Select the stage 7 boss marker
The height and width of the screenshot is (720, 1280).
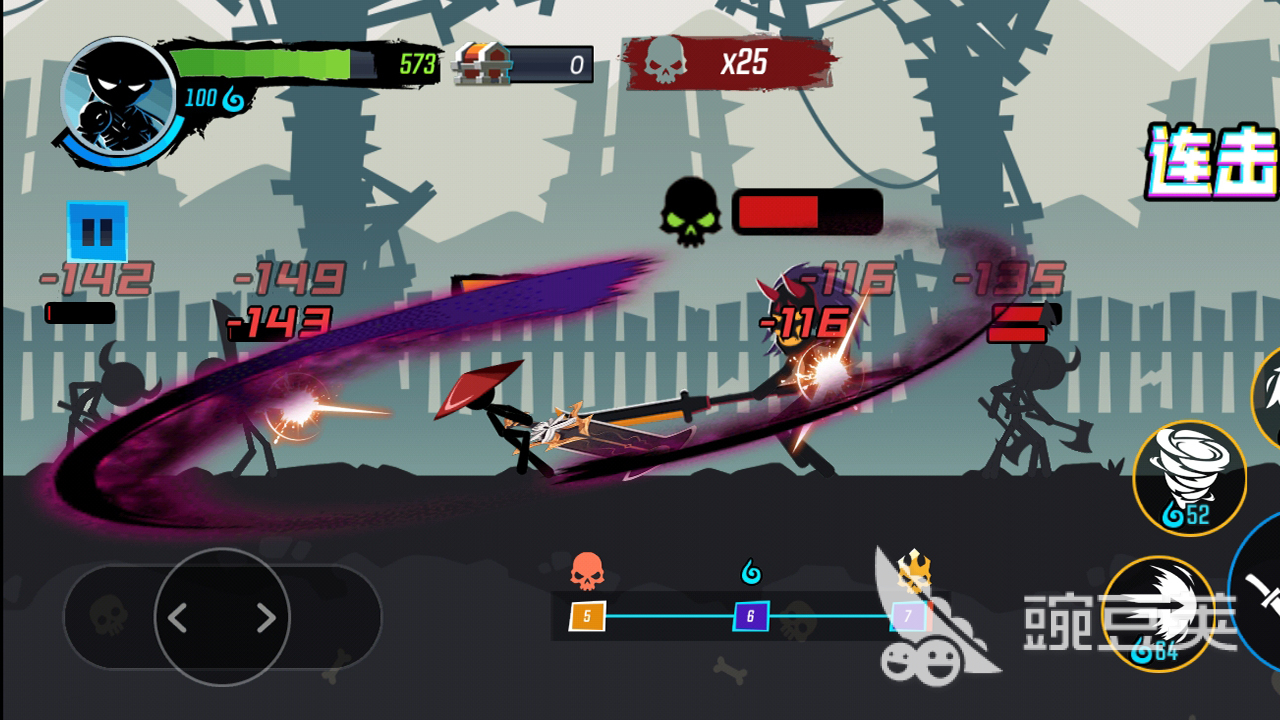point(908,616)
